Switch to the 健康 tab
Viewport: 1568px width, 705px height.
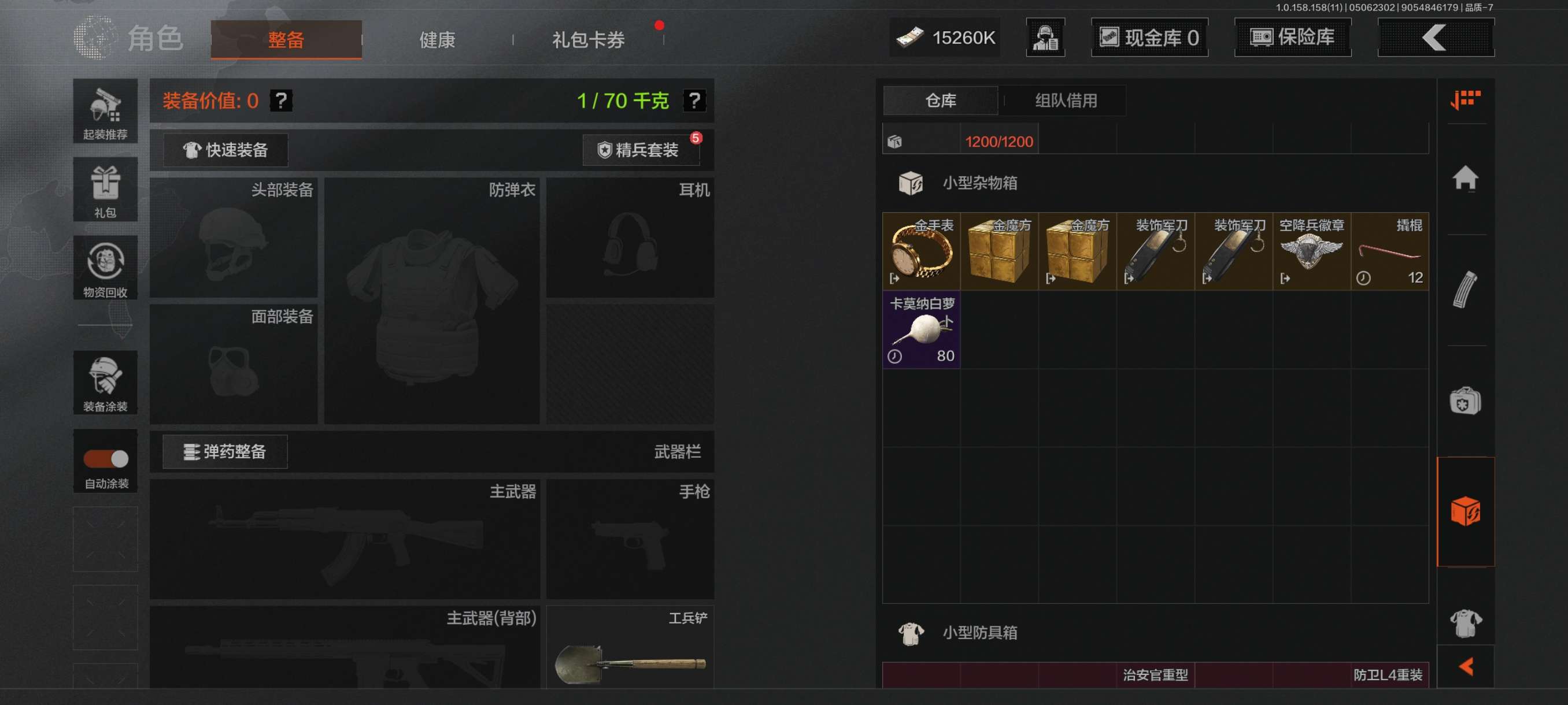click(x=436, y=39)
